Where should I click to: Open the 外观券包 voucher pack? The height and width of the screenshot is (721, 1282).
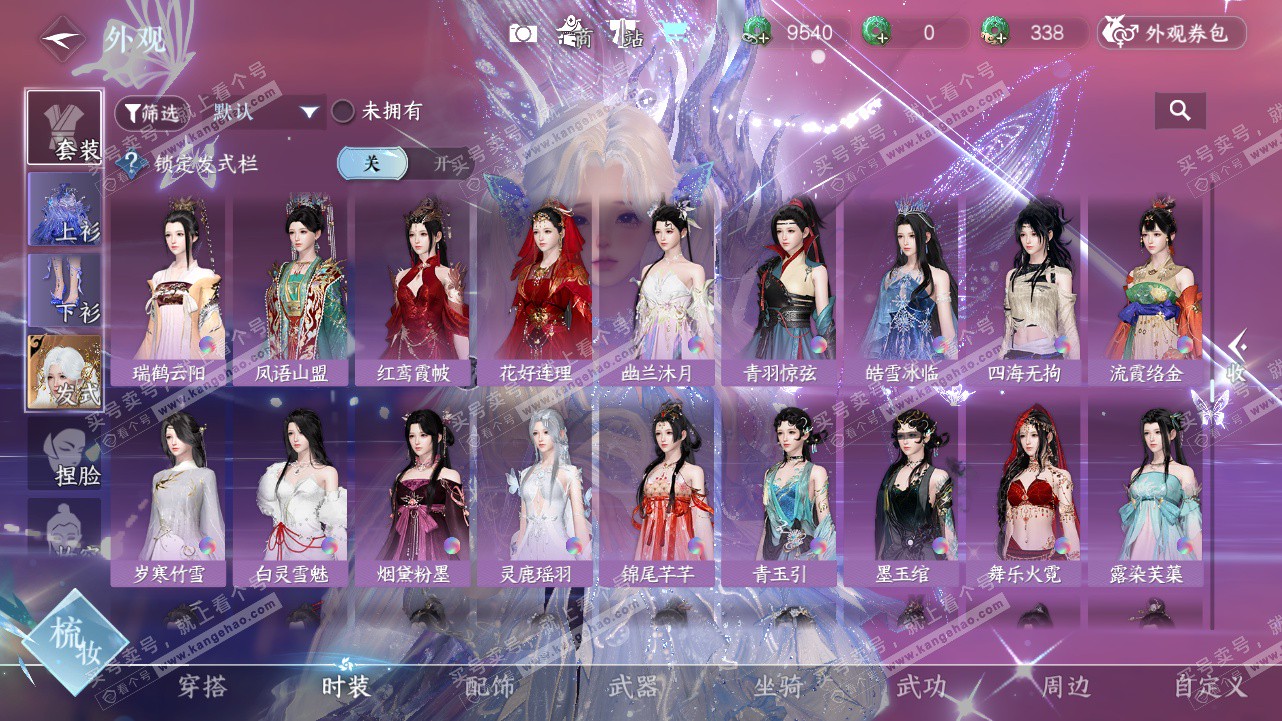(x=1172, y=33)
